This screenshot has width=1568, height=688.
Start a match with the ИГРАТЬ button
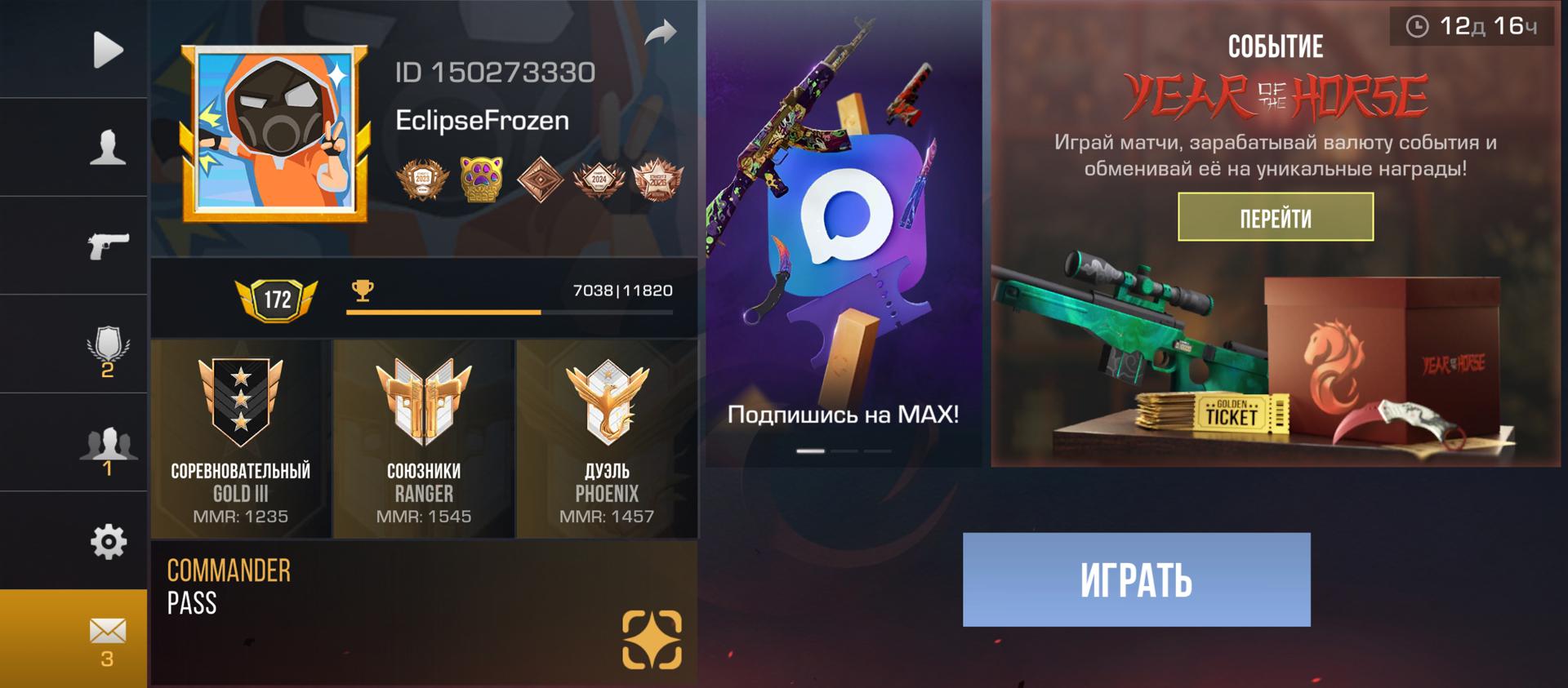coord(1136,579)
